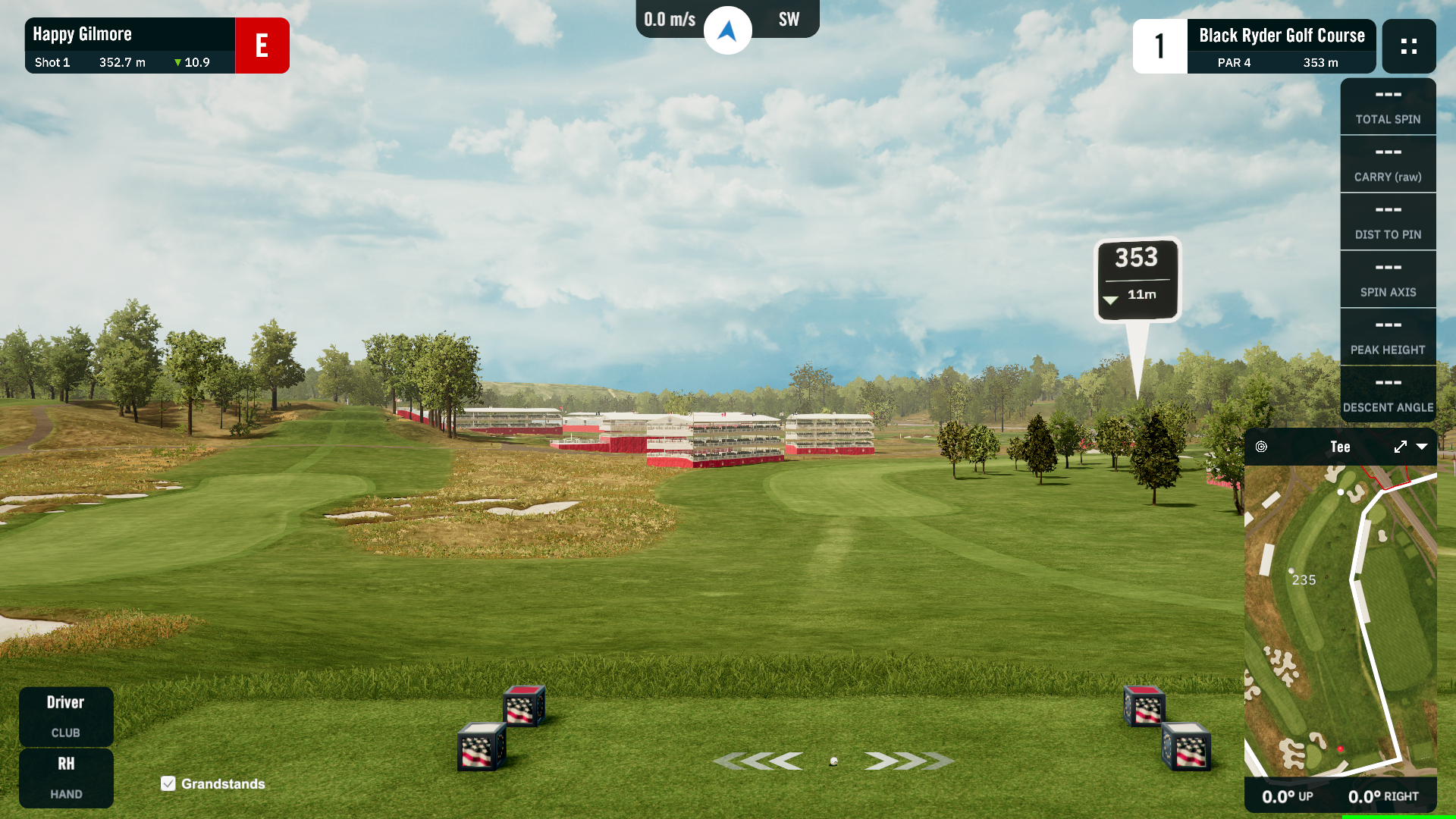Toggle the Grandstands checkbox
Viewport: 1456px width, 819px height.
pyautogui.click(x=168, y=783)
